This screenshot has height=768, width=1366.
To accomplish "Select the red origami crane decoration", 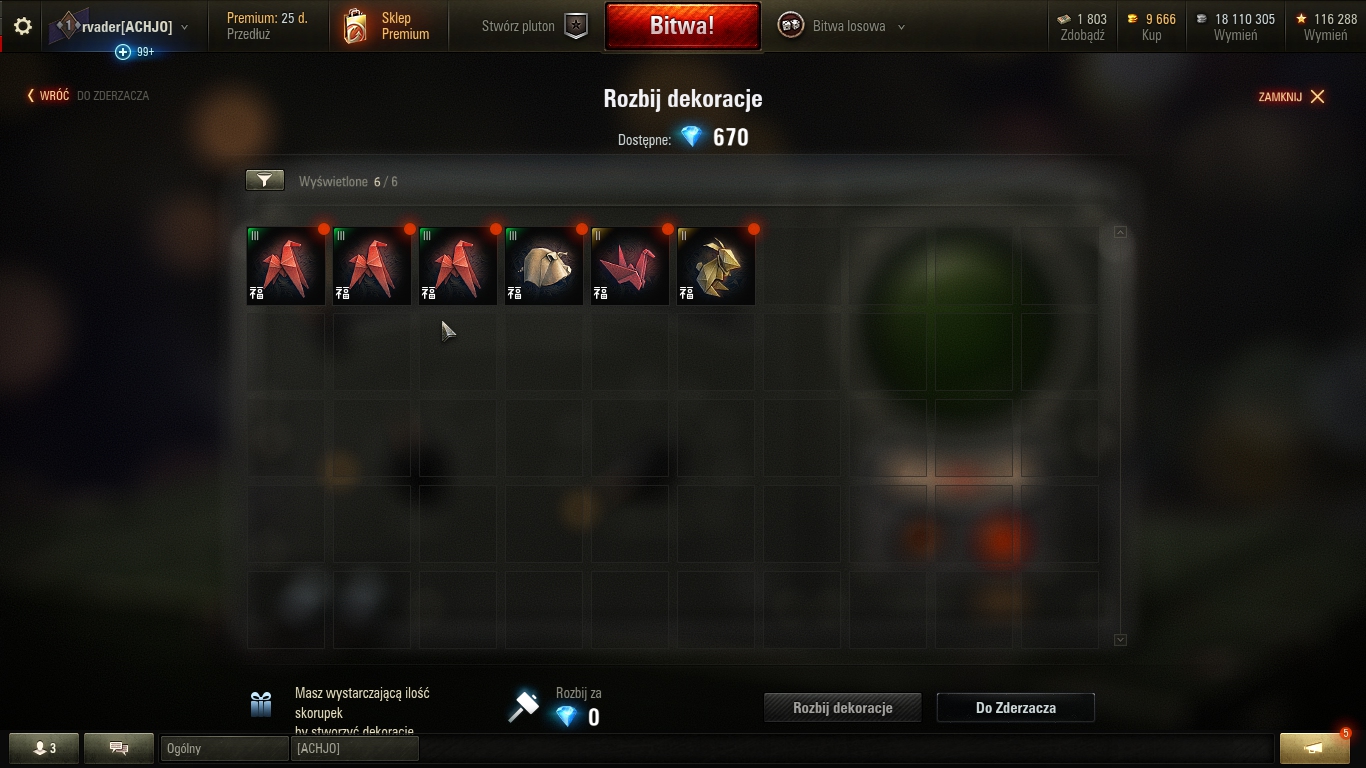I will (x=630, y=266).
